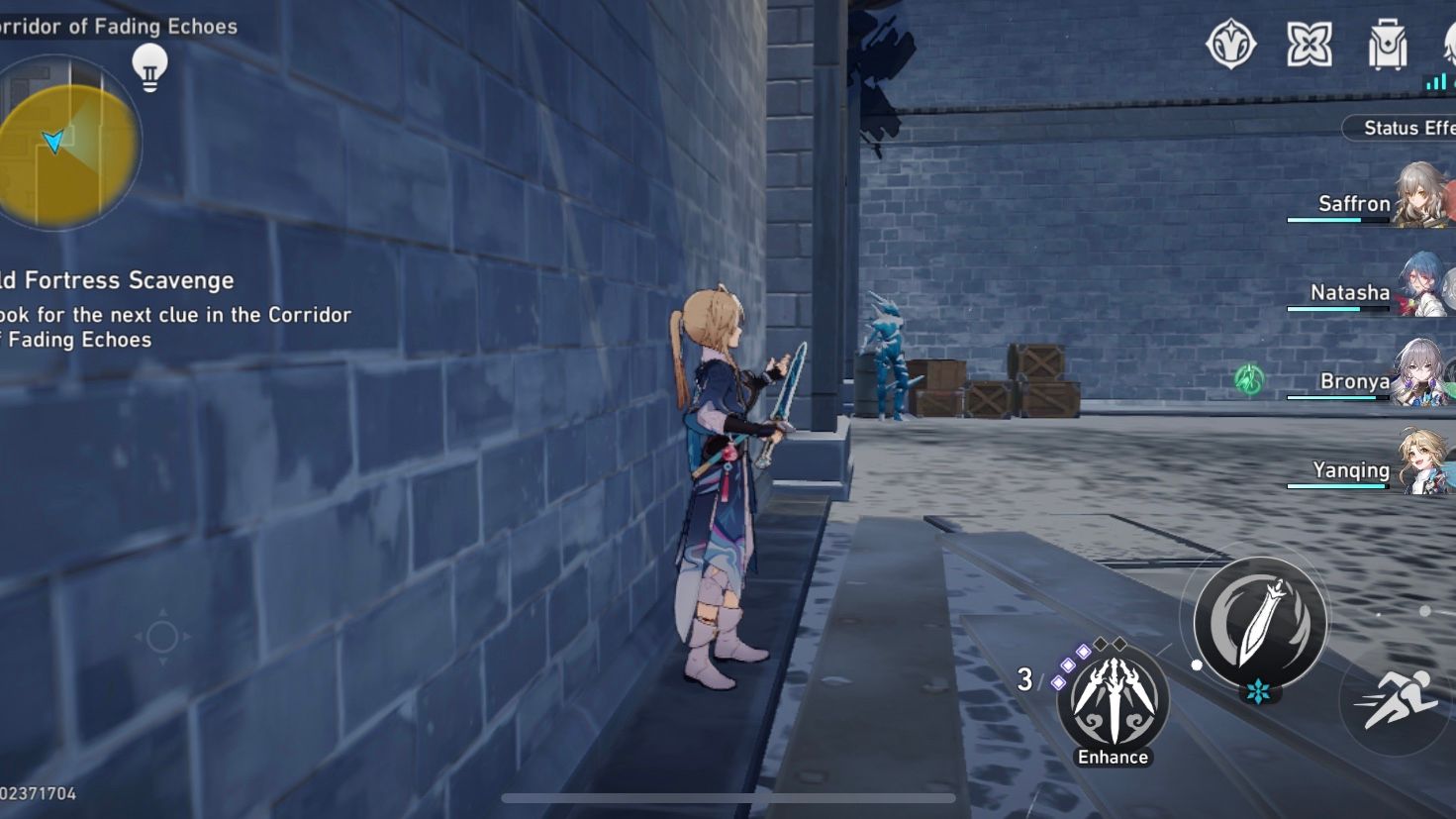This screenshot has height=819, width=1456.
Task: Tap the network signal bars indicator
Action: [1437, 80]
